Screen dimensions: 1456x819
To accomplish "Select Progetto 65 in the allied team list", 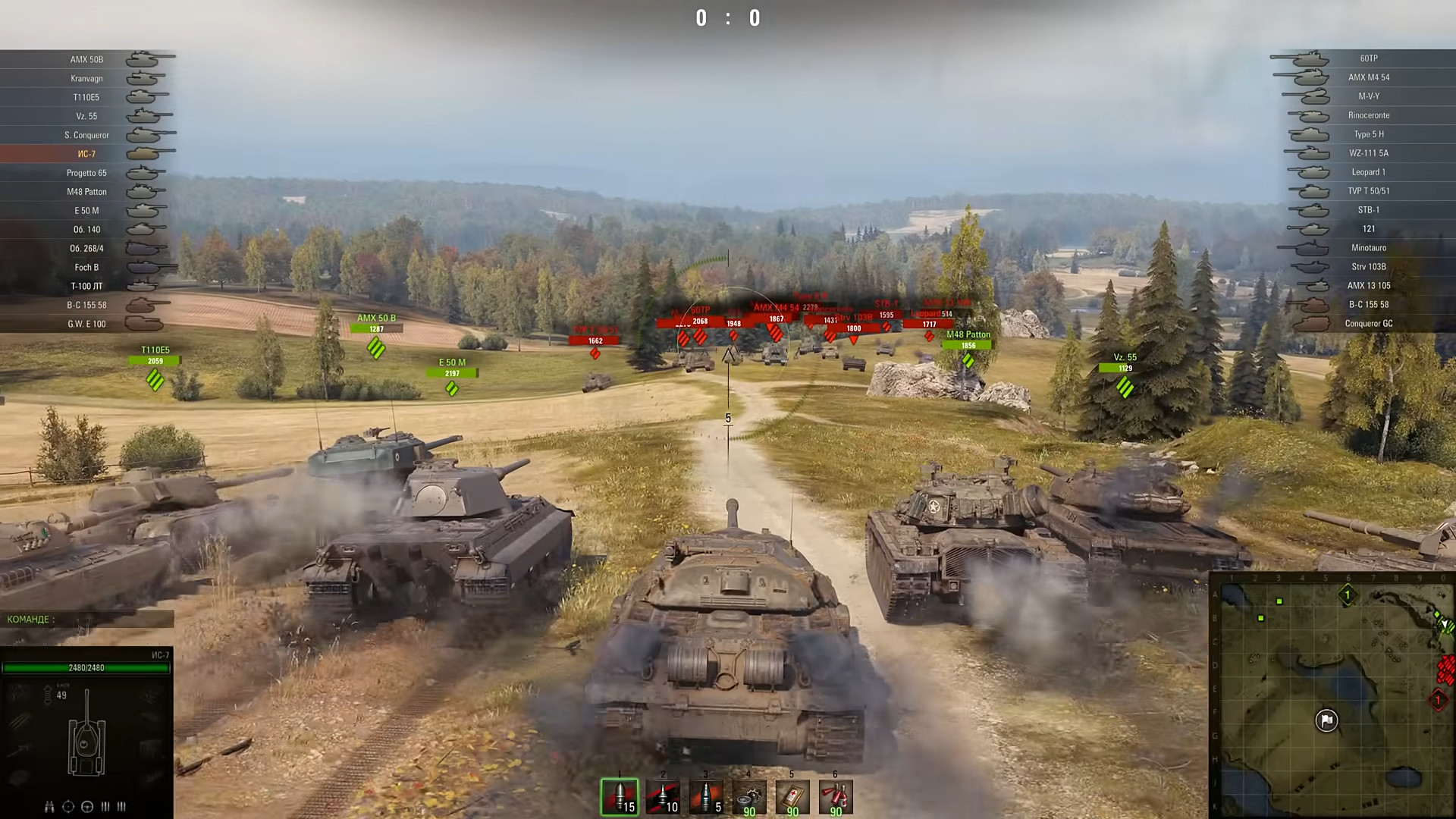I will 87,173.
